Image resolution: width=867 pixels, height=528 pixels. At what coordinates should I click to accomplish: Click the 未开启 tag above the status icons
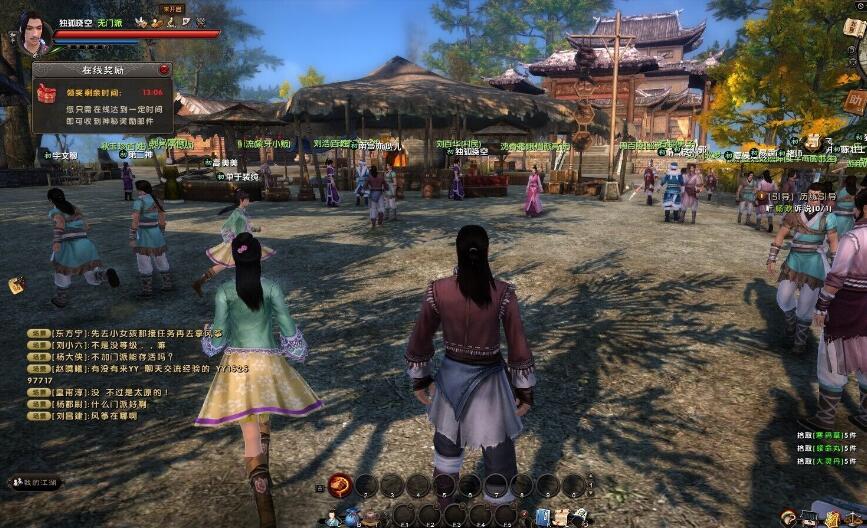[x=171, y=7]
